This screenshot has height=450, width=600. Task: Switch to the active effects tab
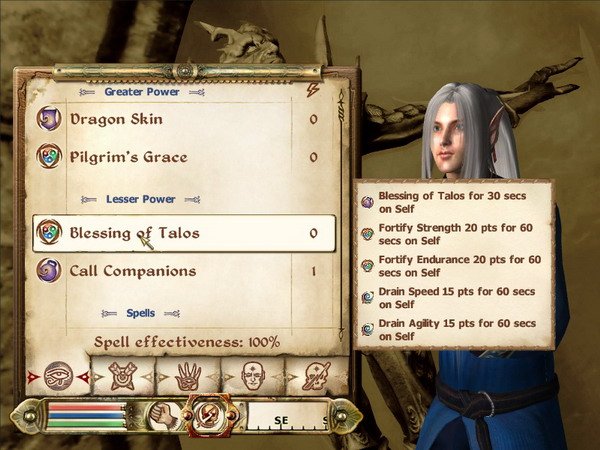click(316, 376)
